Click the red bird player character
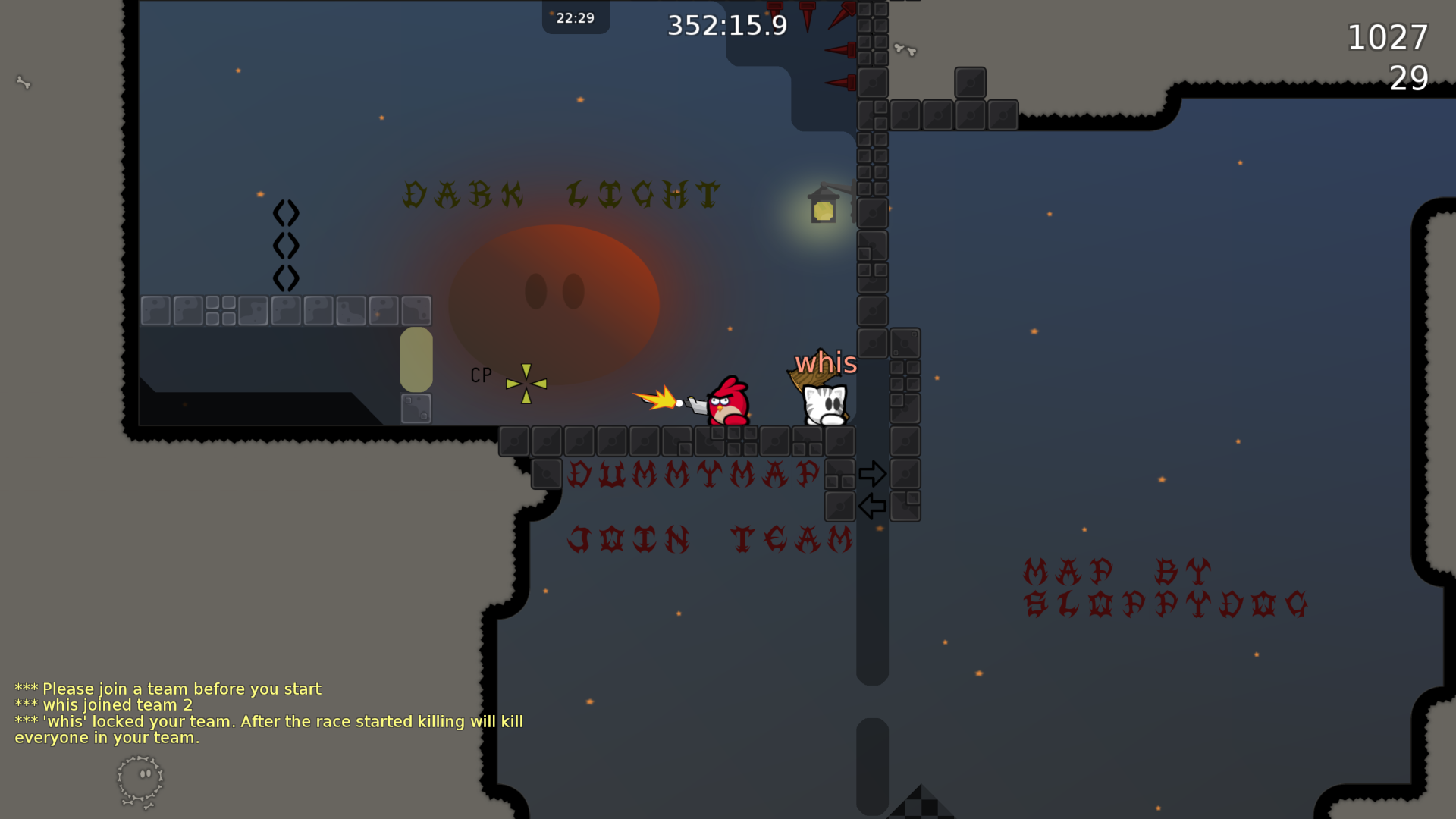 tap(726, 400)
